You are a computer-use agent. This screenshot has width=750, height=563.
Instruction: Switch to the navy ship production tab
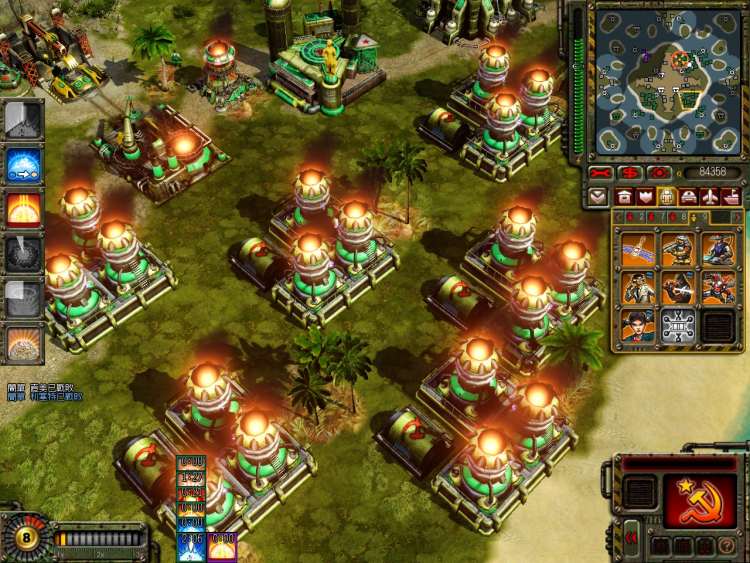coord(732,196)
